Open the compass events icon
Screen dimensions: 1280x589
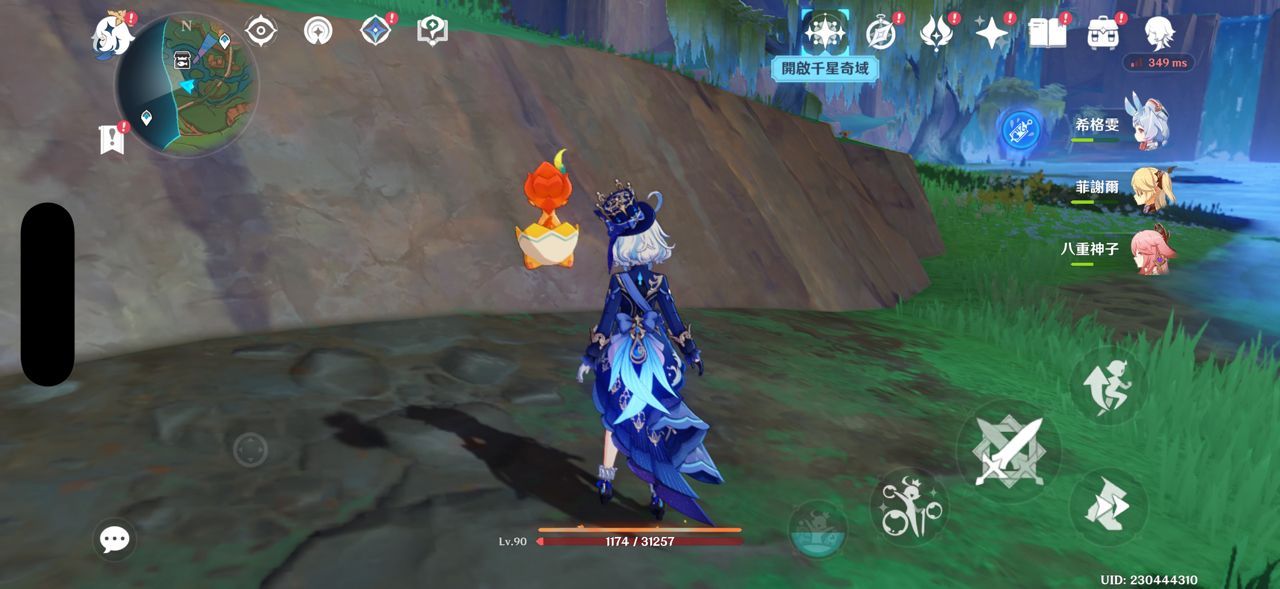[881, 33]
